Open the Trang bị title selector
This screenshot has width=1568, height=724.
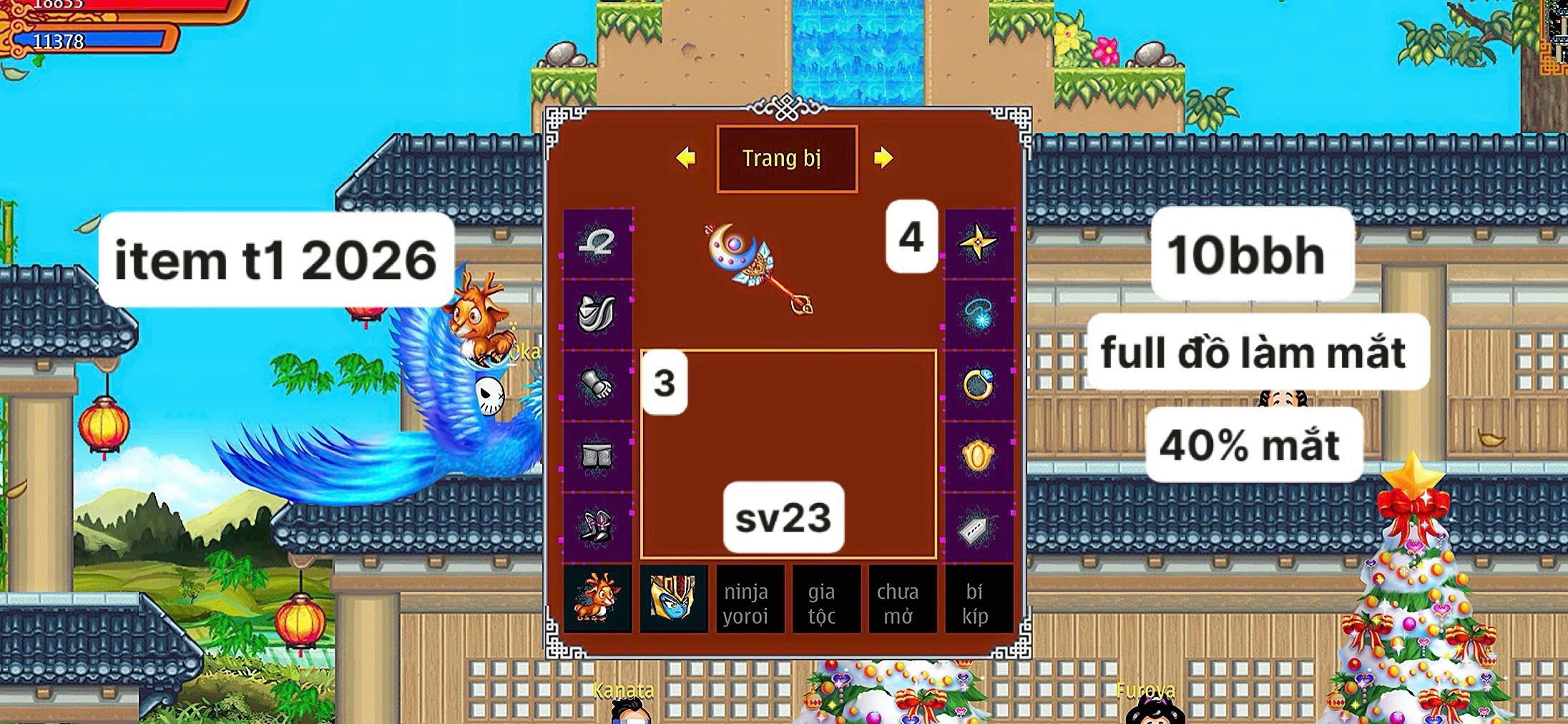pos(785,159)
